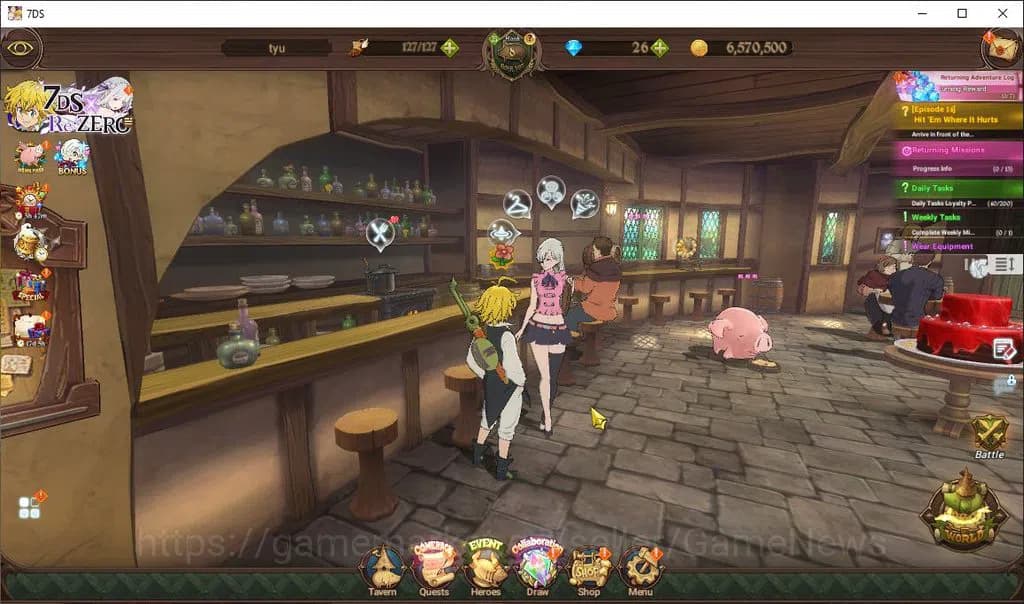Toggle the eye view mode icon
This screenshot has height=604, width=1024.
tap(20, 47)
